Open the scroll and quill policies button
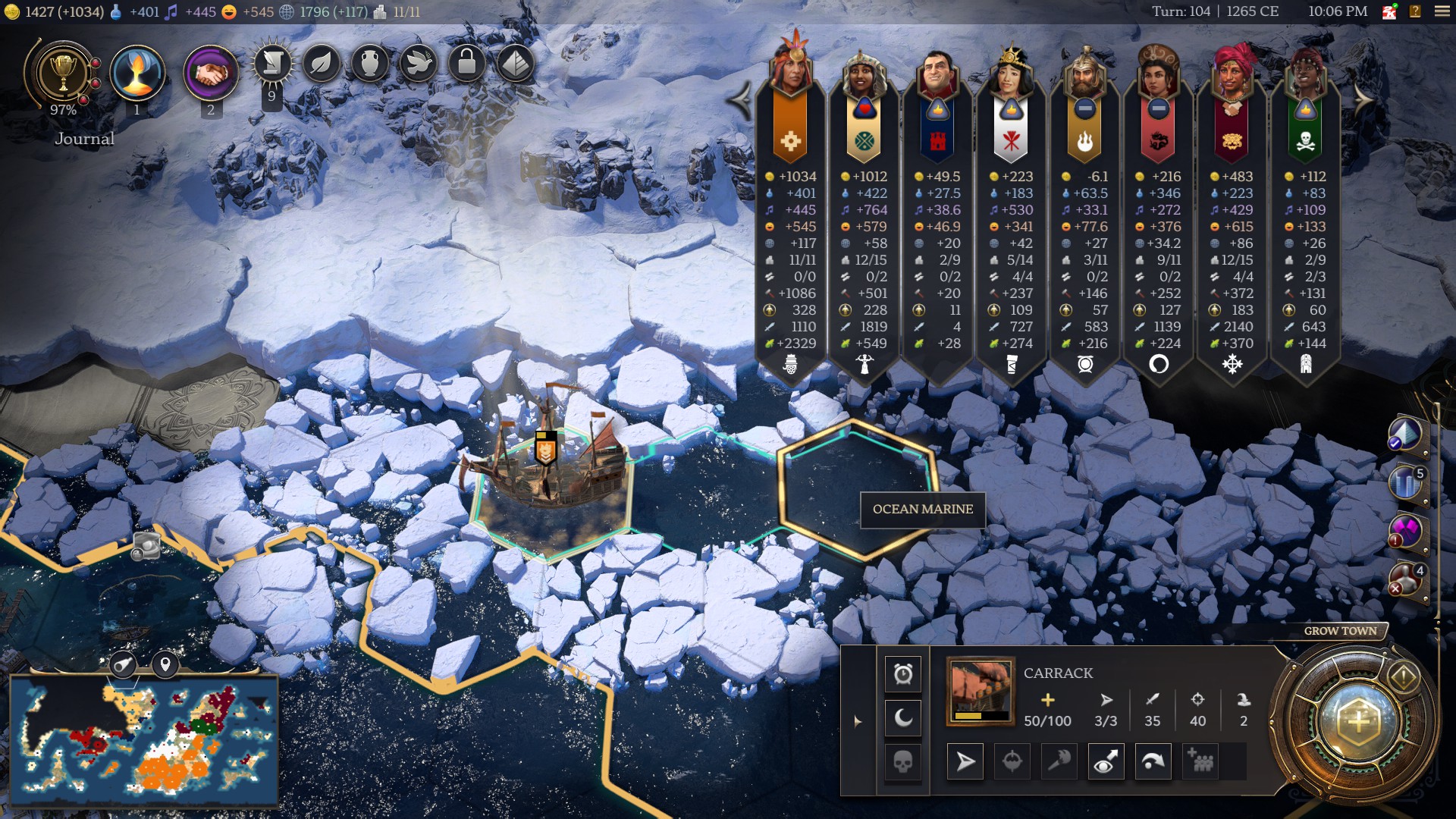 [272, 64]
